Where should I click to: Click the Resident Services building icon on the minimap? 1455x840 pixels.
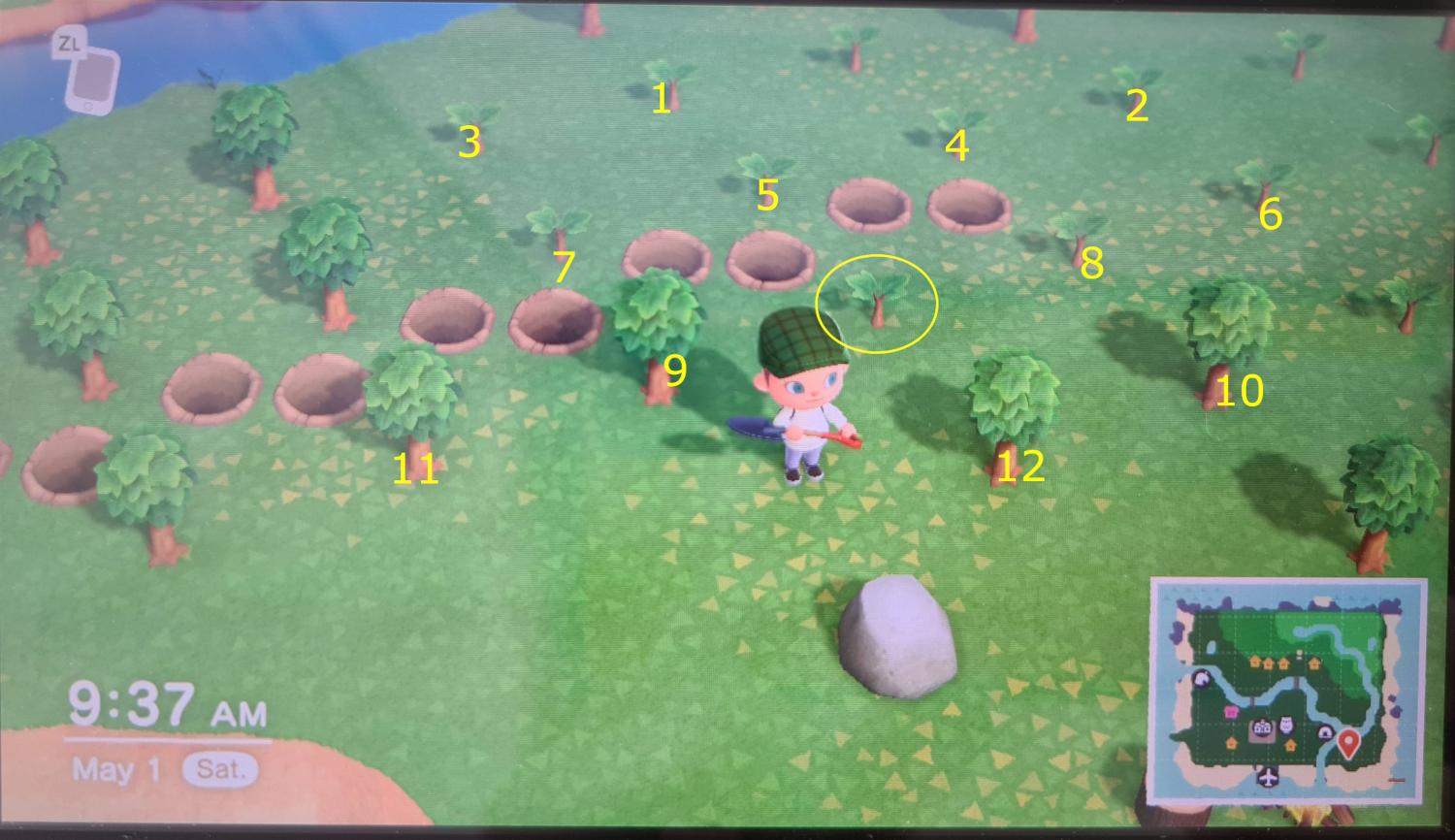point(1262,728)
